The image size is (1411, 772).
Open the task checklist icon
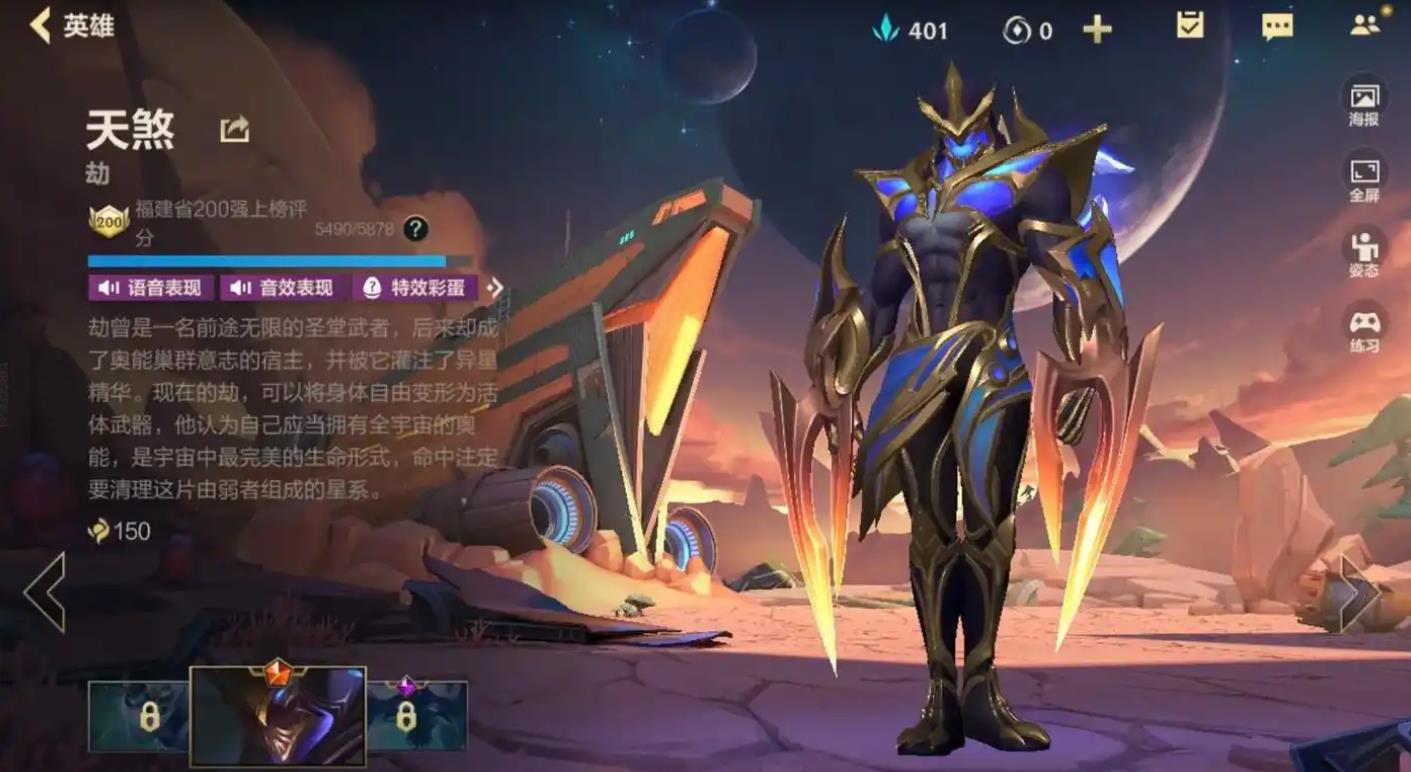coord(1190,27)
